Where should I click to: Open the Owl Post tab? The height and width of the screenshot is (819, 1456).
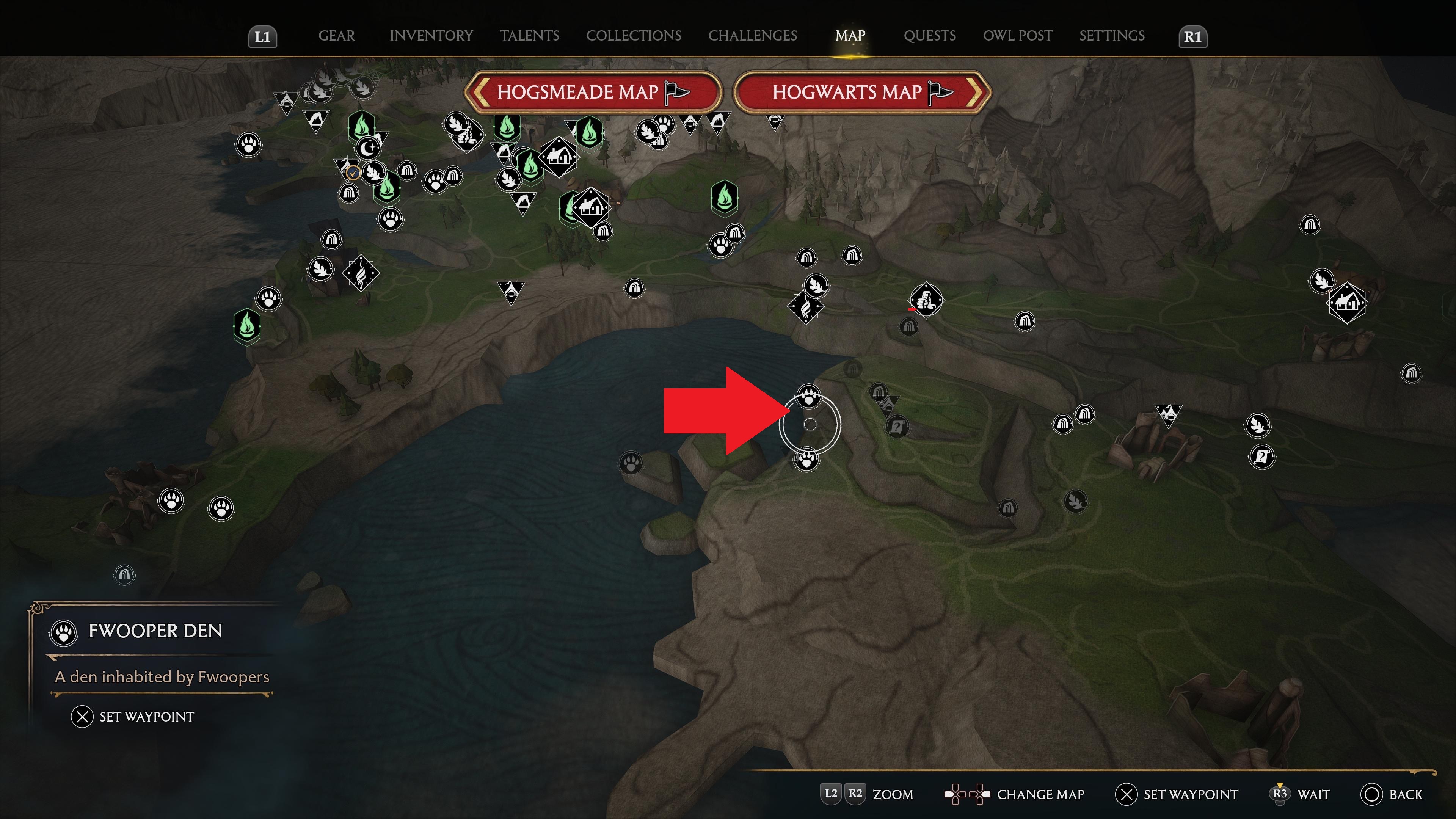pyautogui.click(x=1017, y=36)
